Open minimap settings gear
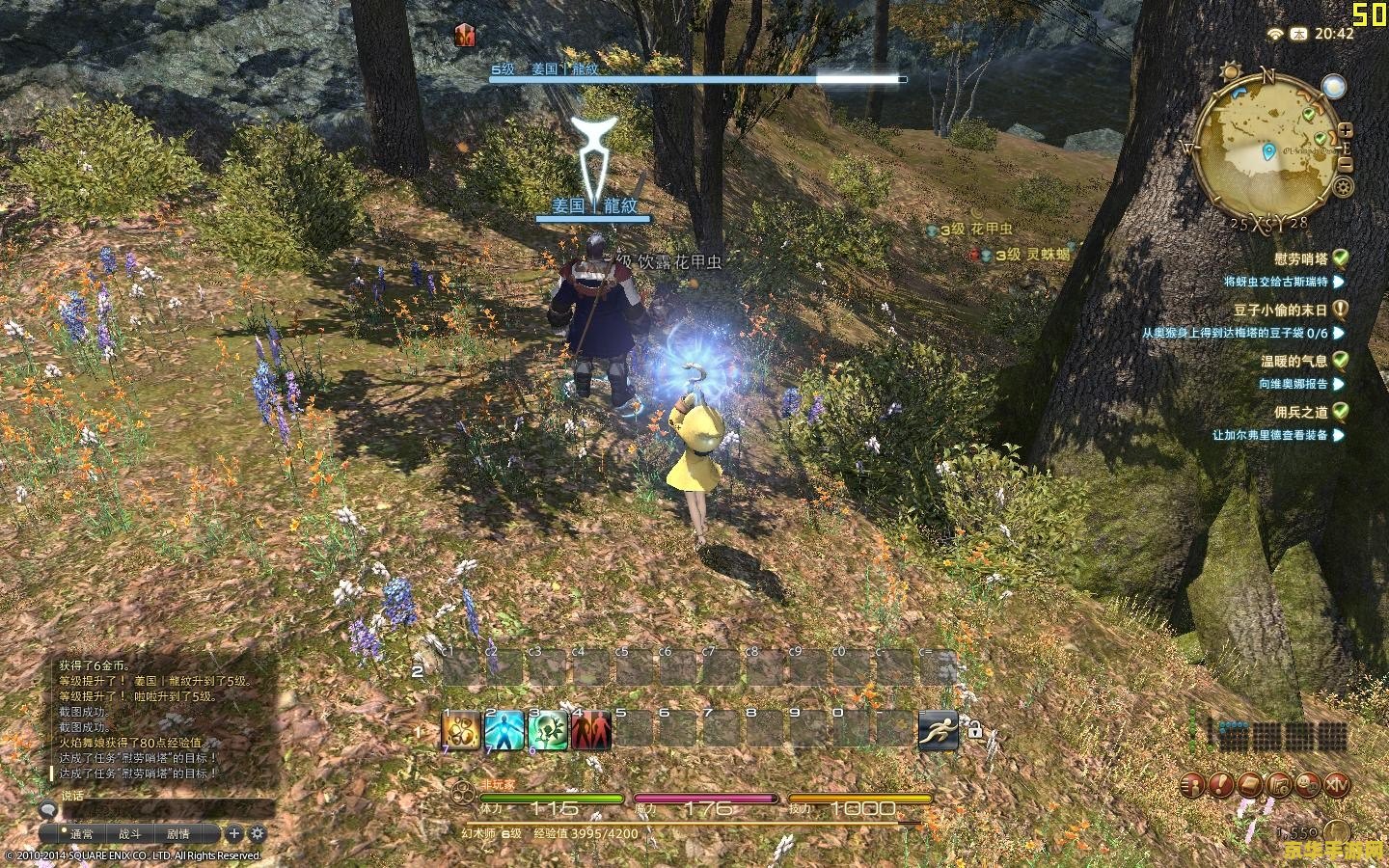This screenshot has width=1389, height=868. click(1344, 186)
